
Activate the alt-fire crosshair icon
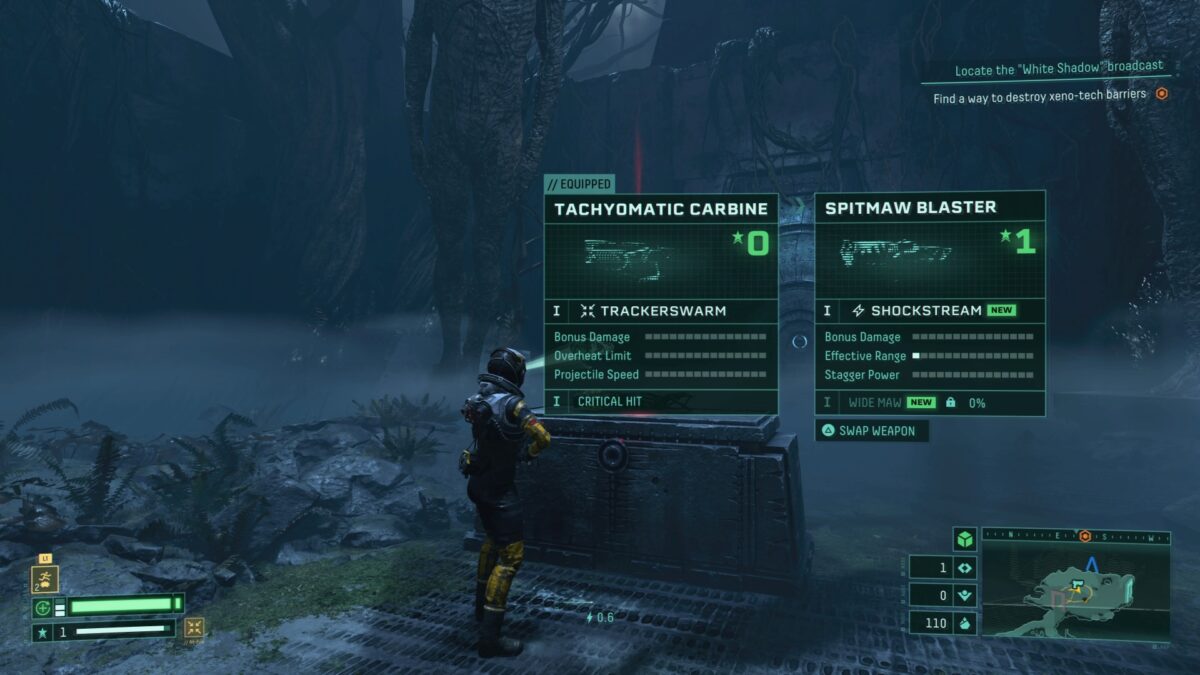click(195, 628)
